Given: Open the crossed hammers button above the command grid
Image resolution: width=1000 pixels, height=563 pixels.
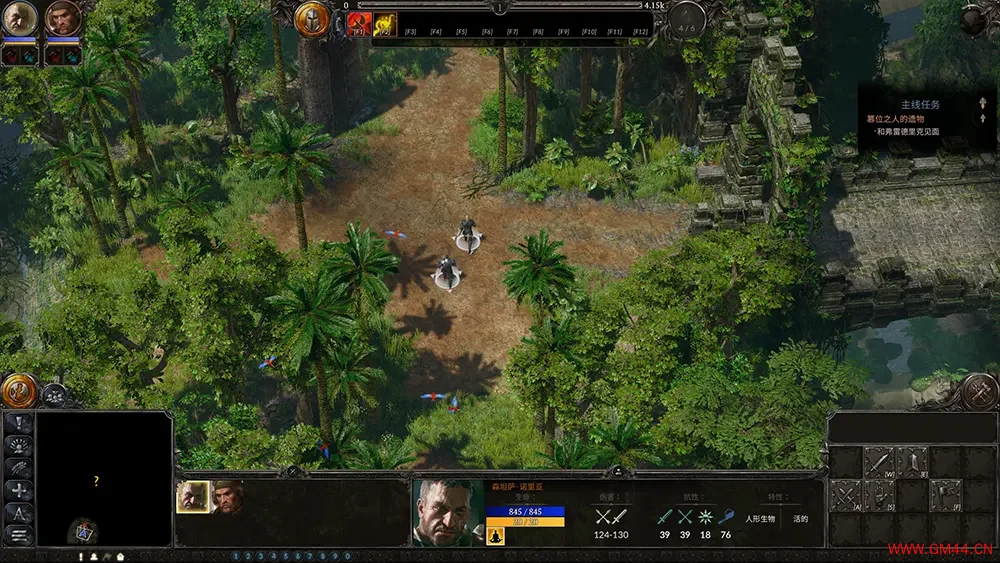Looking at the screenshot, I should point(977,391).
